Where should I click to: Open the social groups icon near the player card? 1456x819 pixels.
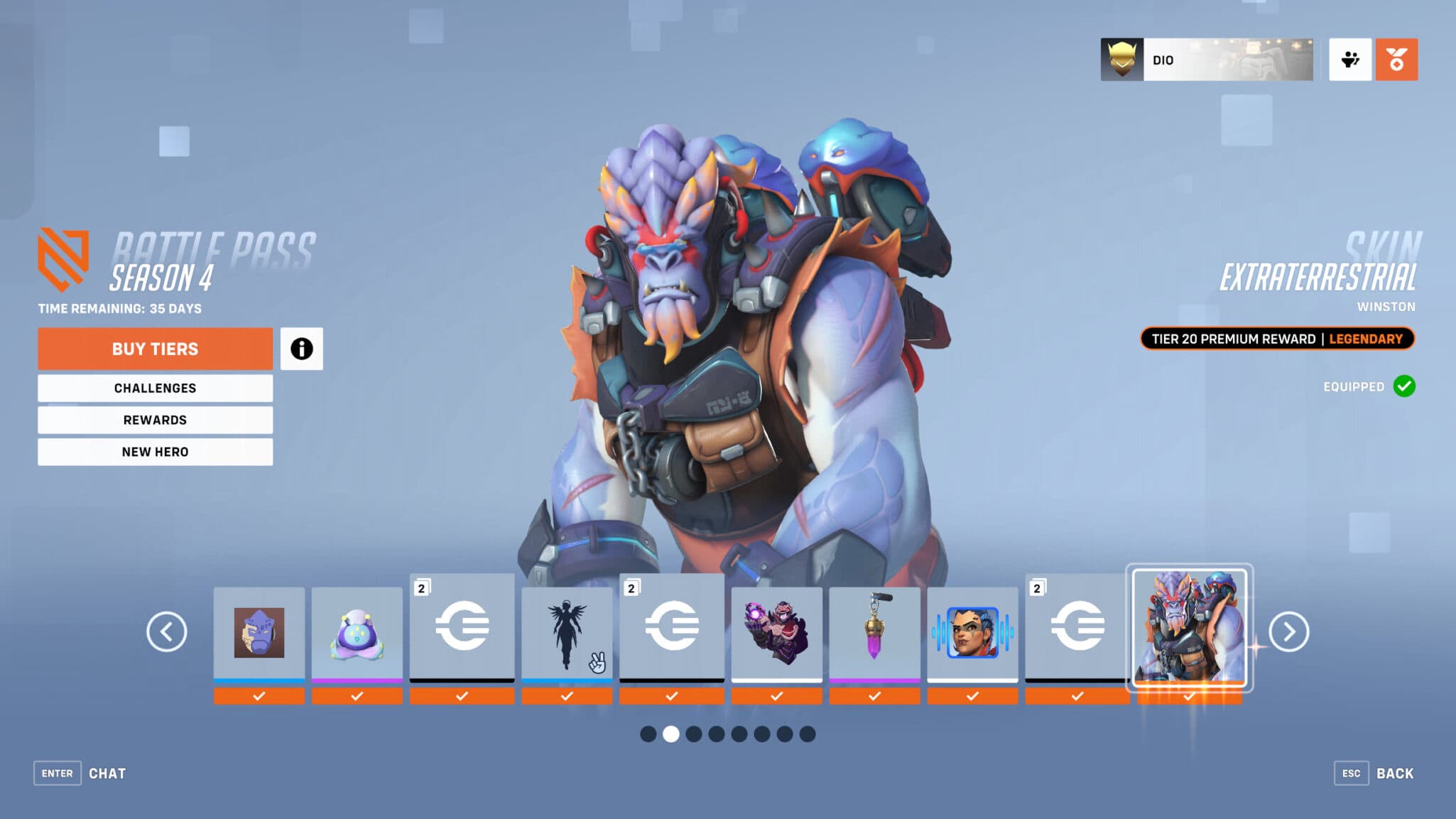(x=1349, y=60)
